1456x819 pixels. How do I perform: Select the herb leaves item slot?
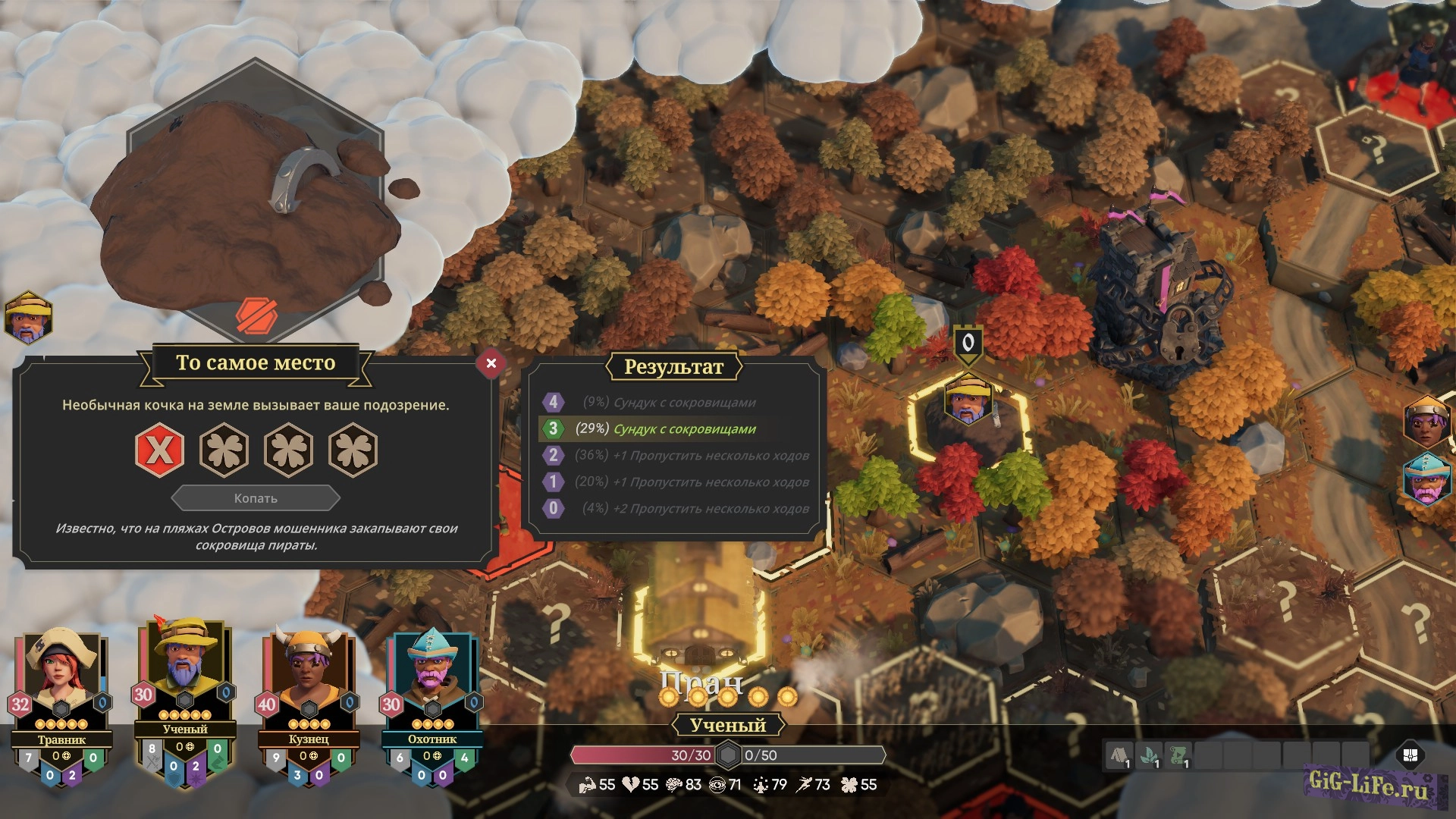1149,755
